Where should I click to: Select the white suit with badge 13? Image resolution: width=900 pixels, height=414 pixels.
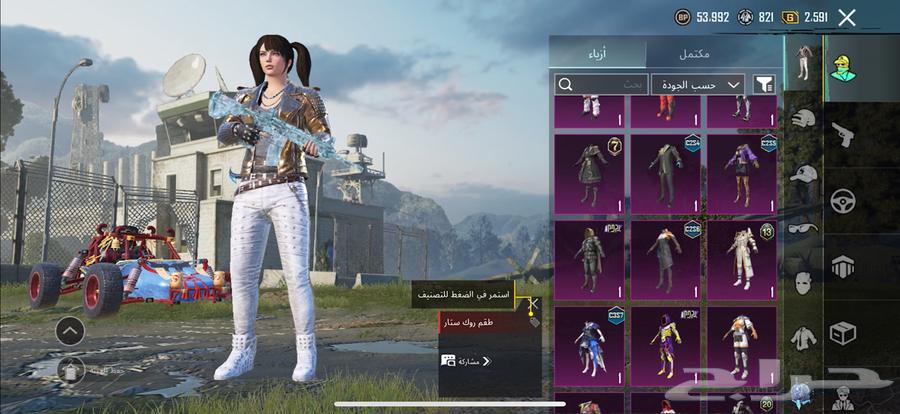(742, 260)
